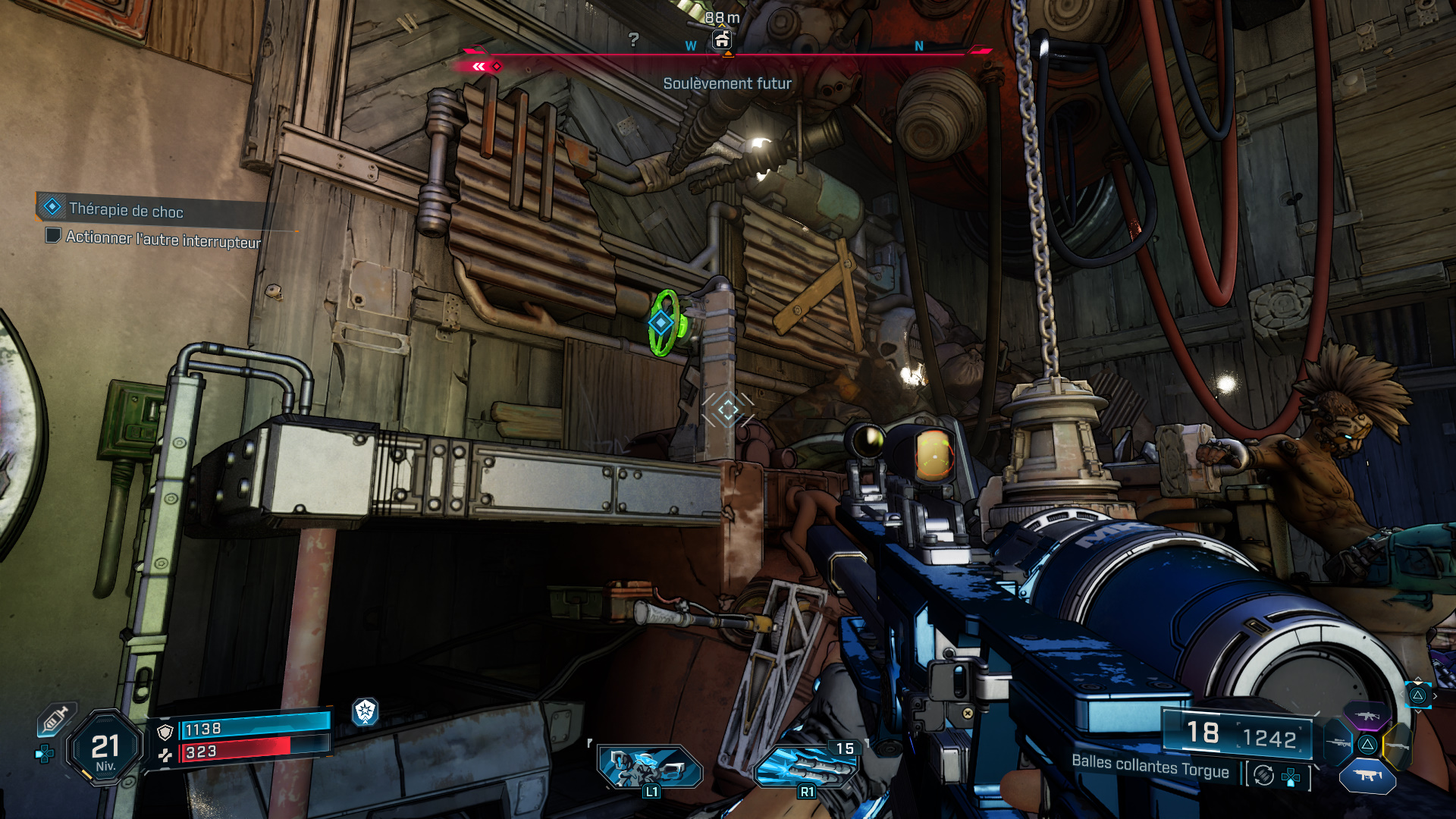The height and width of the screenshot is (819, 1456).
Task: Click the question mark marker on the compass
Action: point(634,39)
